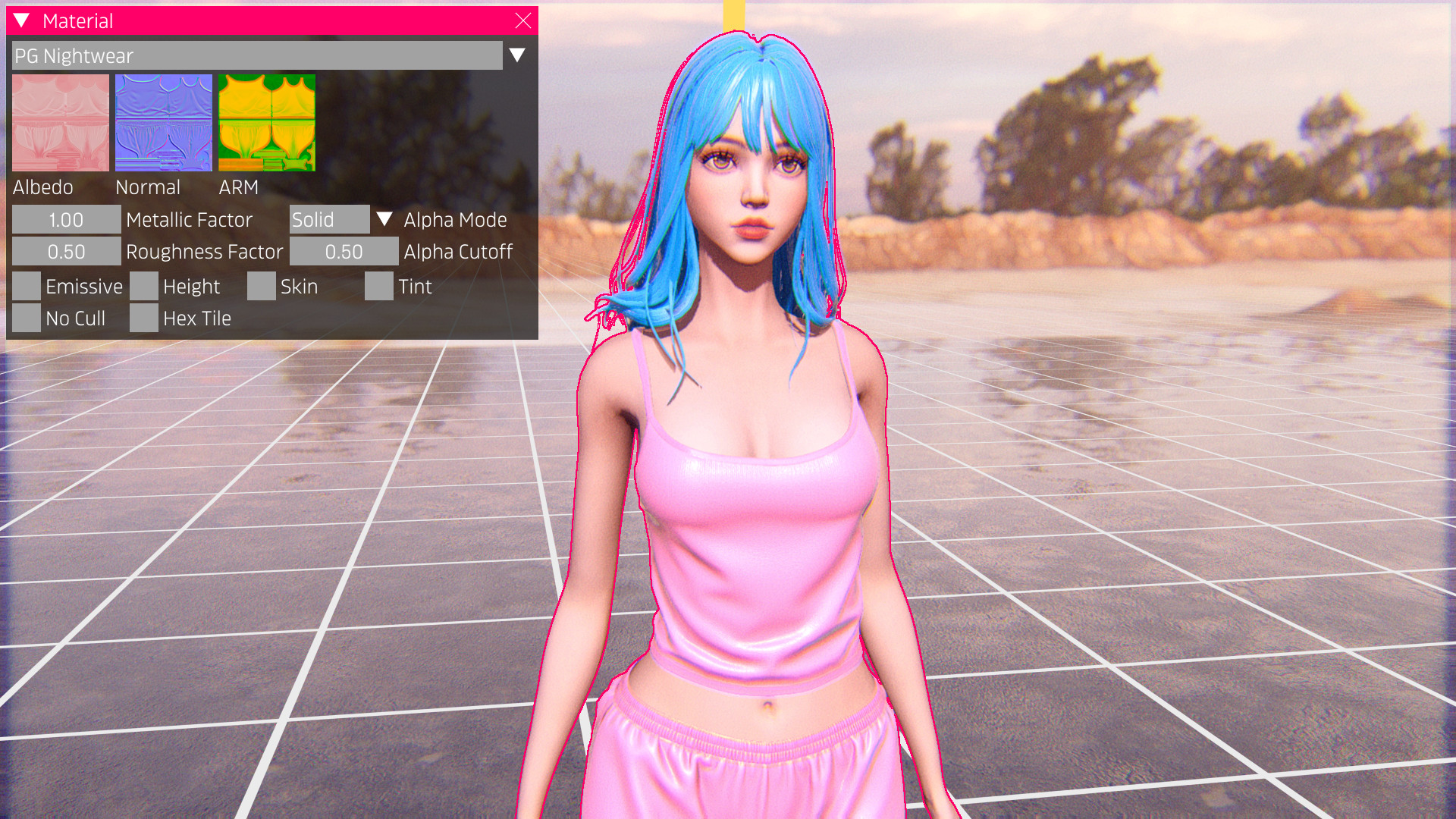Turn on the Tint checkbox
The image size is (1456, 819).
coord(379,287)
